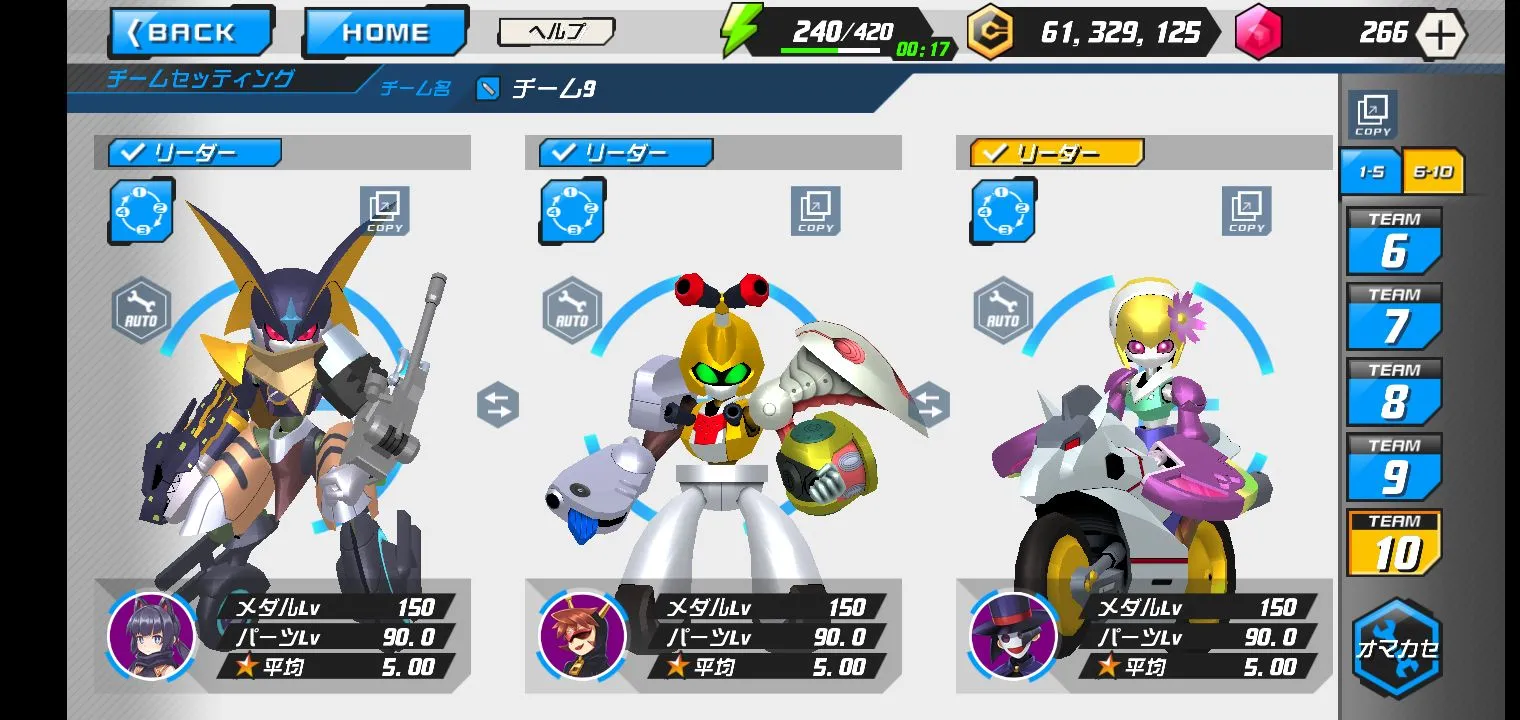
Task: Select TEAM 7
Action: [x=1394, y=317]
